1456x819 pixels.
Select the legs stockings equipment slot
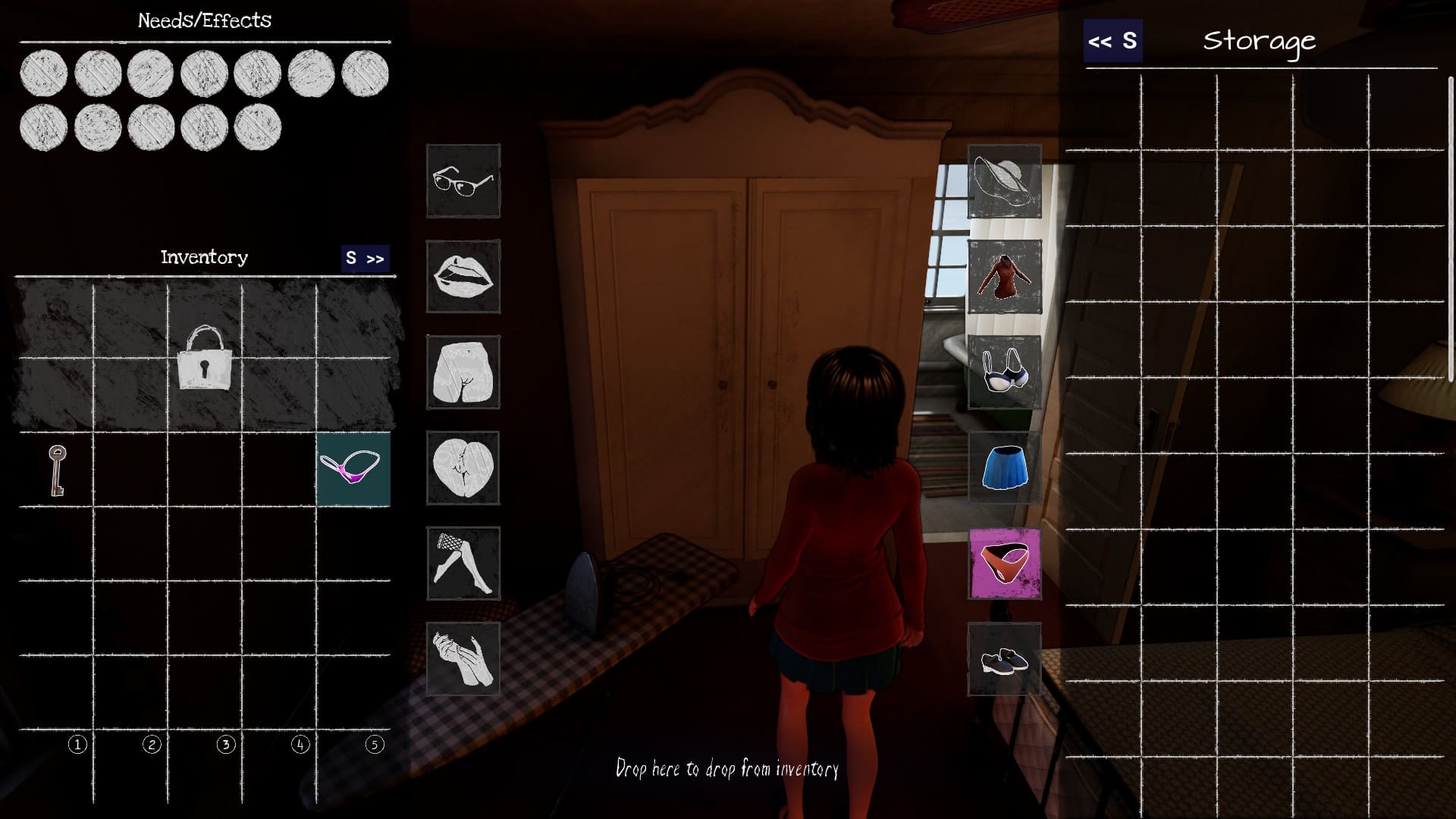pos(463,563)
